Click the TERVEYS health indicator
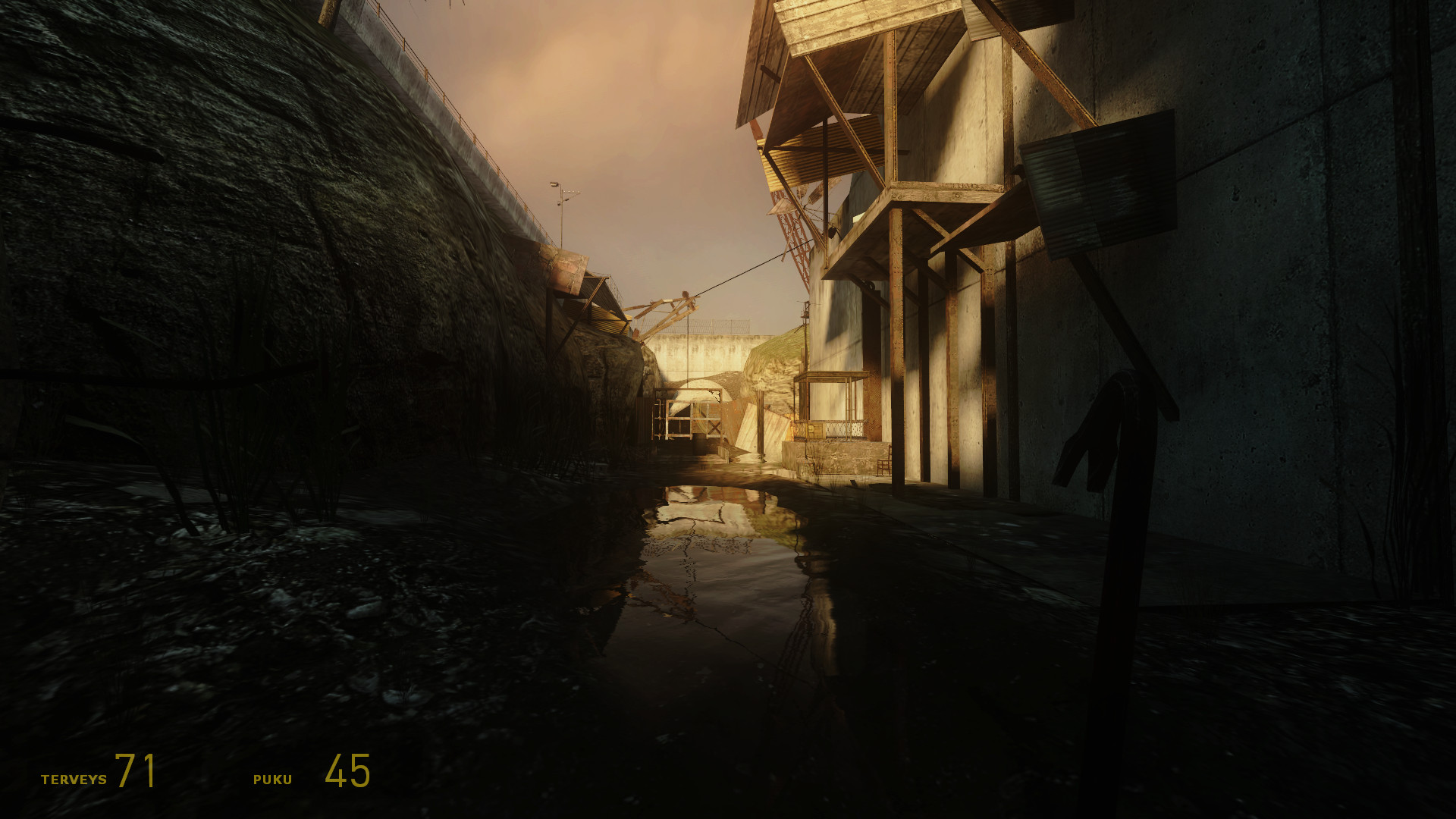 pyautogui.click(x=74, y=777)
